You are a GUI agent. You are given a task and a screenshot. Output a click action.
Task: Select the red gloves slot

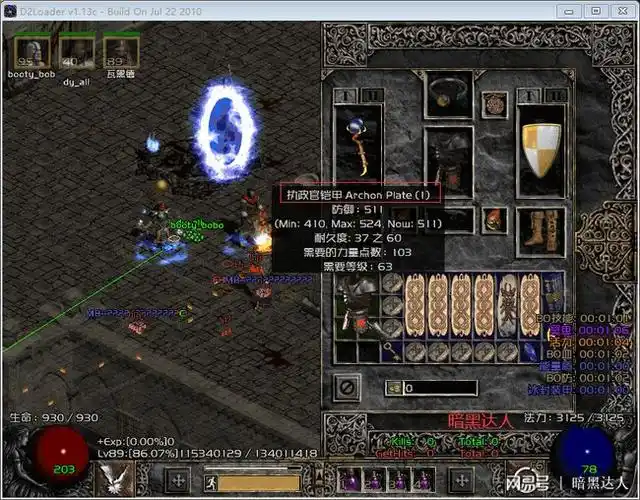pyautogui.click(x=494, y=220)
